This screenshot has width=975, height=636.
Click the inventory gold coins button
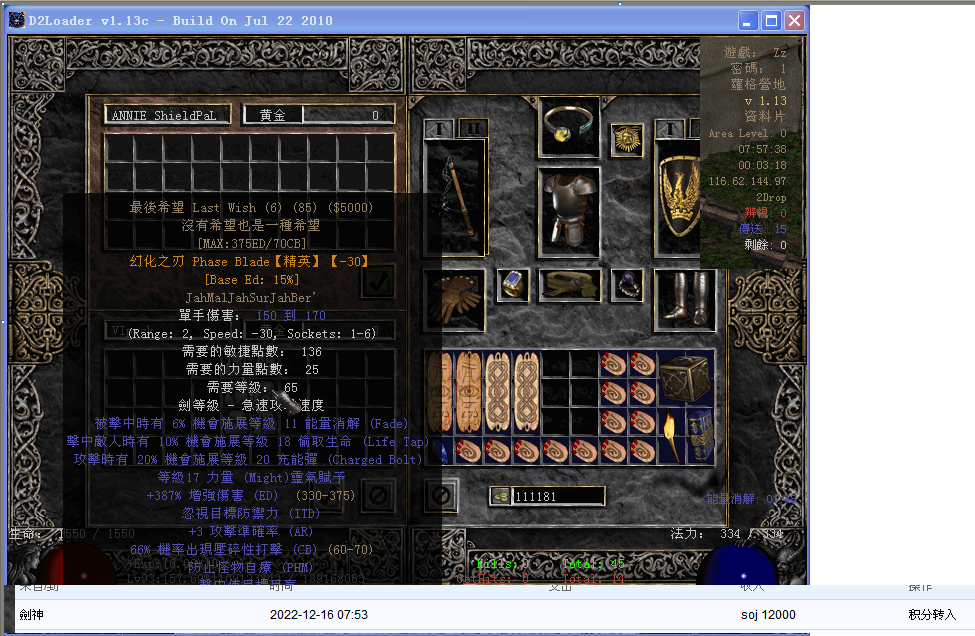click(500, 496)
